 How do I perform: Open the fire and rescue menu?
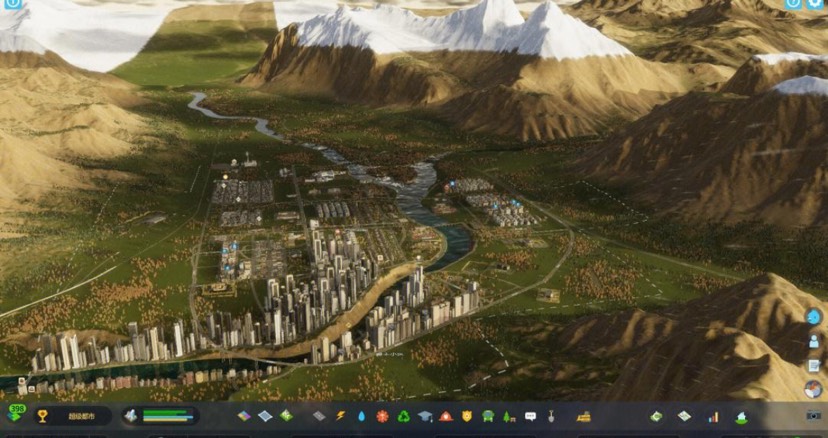click(x=445, y=416)
